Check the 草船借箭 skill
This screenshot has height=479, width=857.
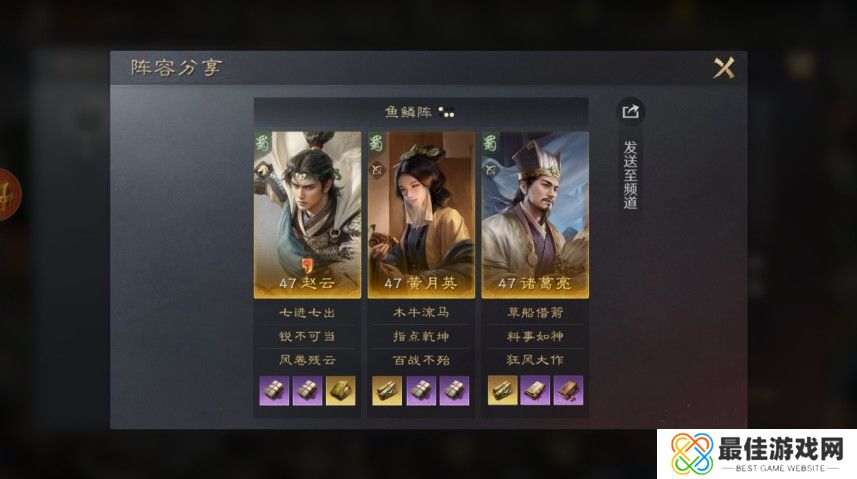pos(535,313)
